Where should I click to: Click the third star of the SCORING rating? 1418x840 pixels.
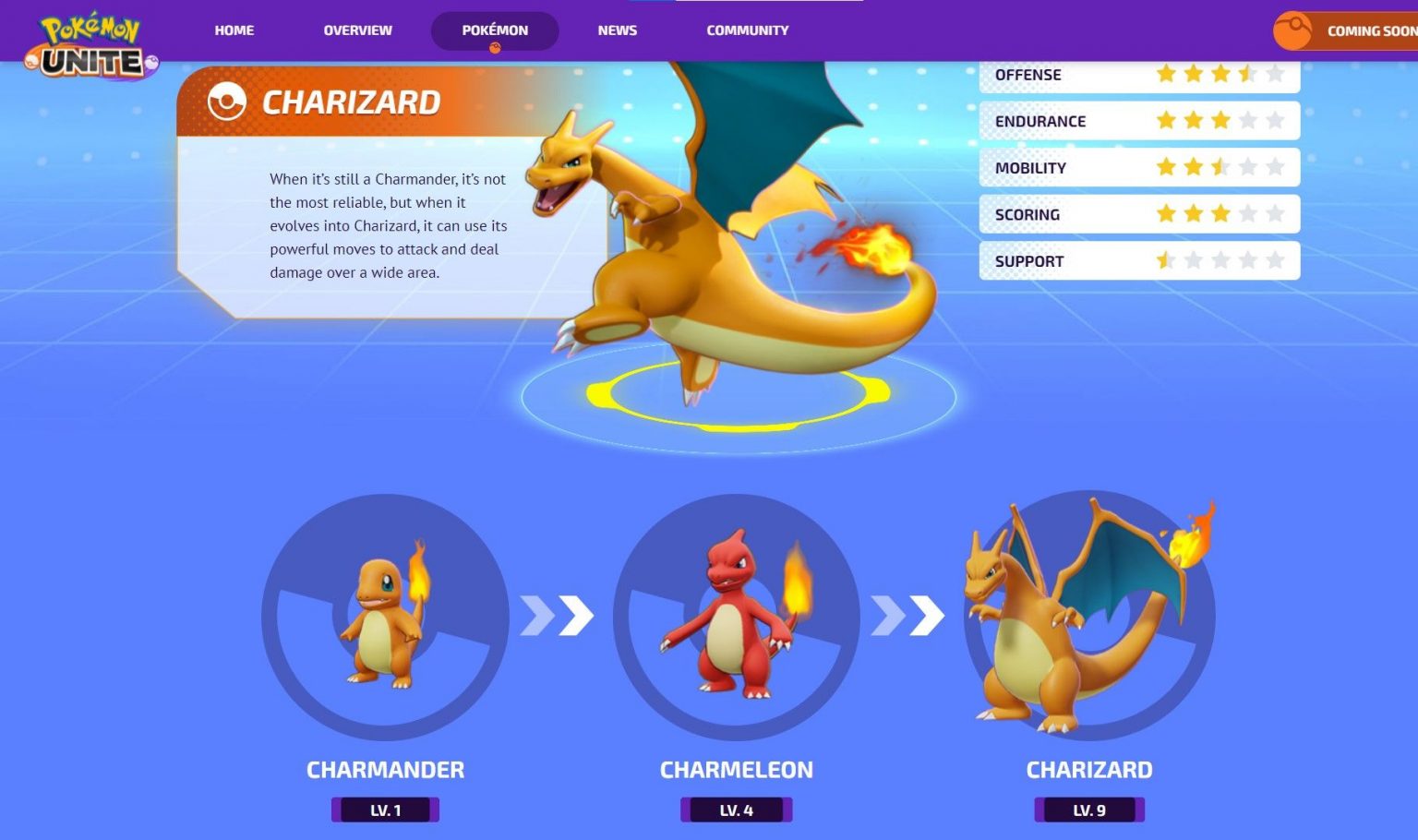[x=1220, y=213]
